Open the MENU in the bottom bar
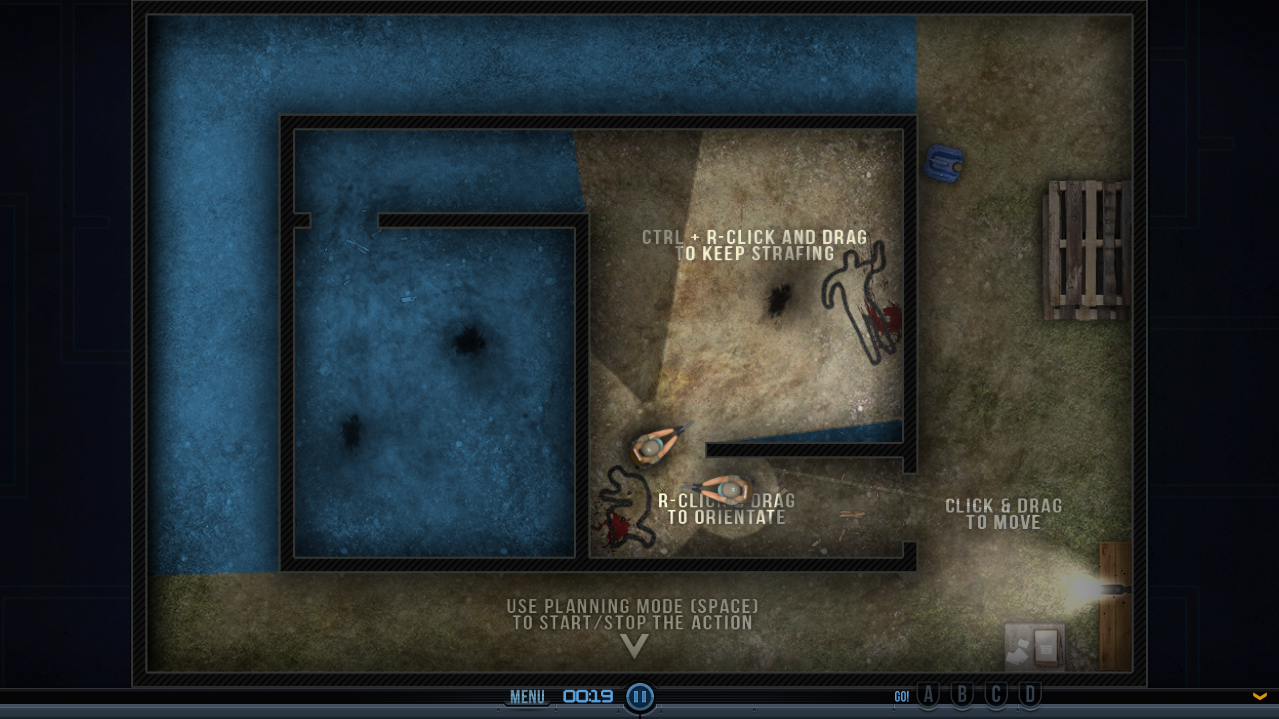The image size is (1279, 719). pos(527,697)
